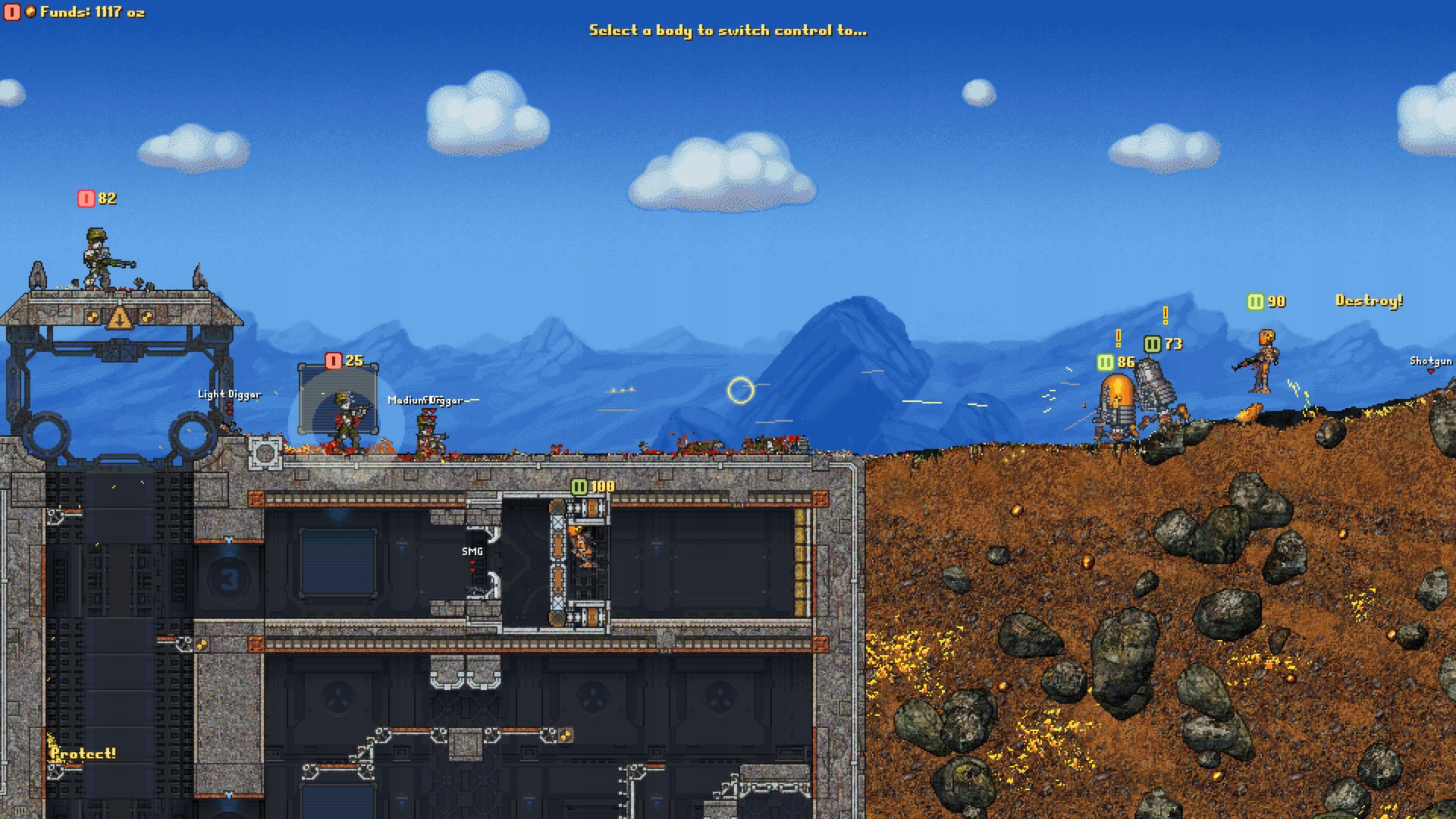Click the yellow targeting ring in the sky
This screenshot has height=819, width=1456.
741,388
